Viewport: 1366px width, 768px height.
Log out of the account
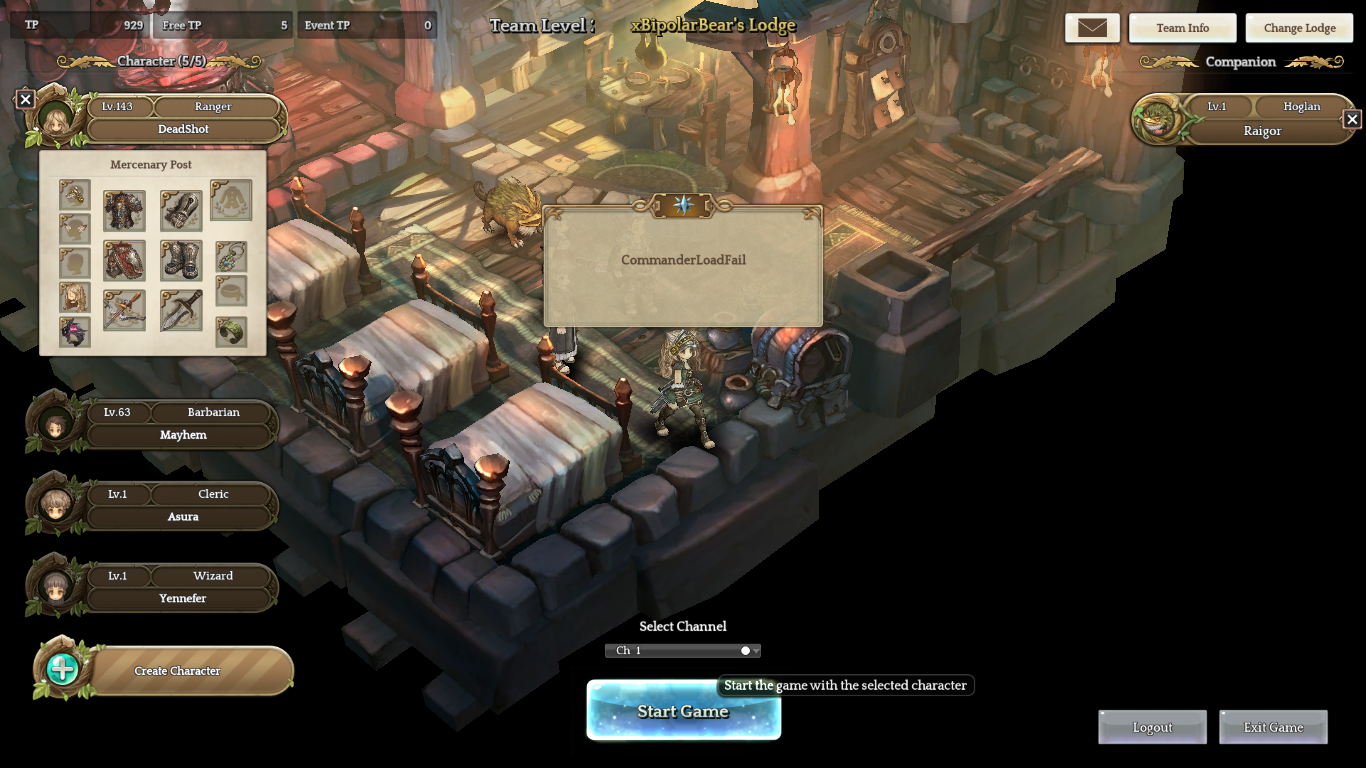[1152, 727]
